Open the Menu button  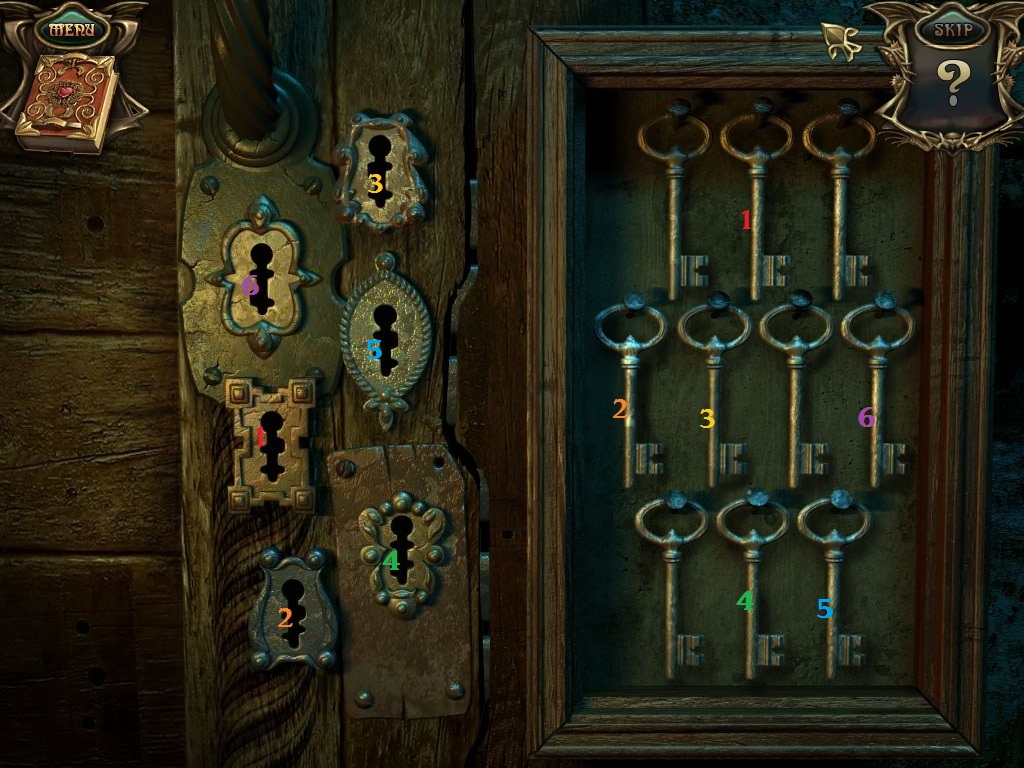[x=71, y=28]
